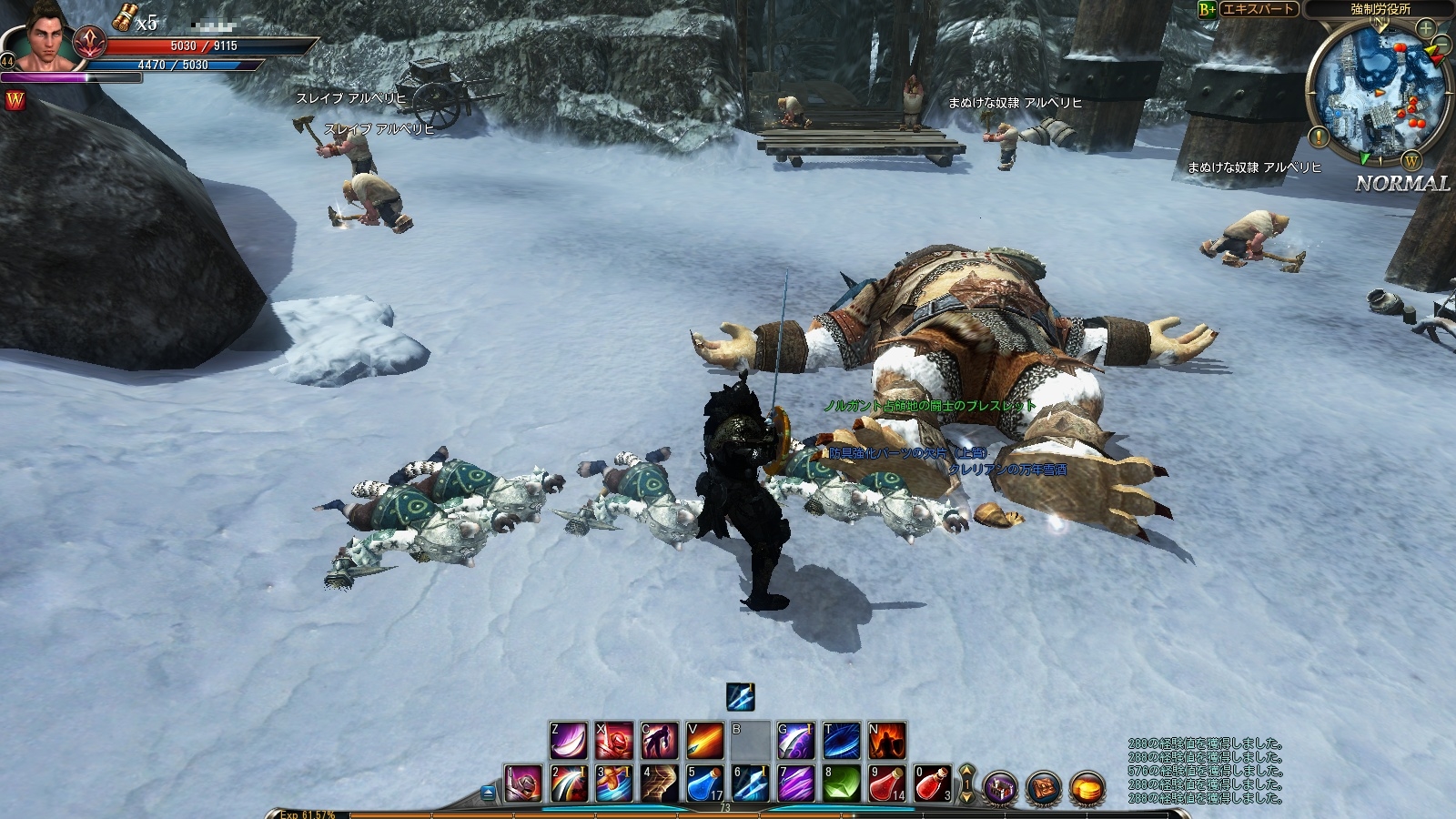Open the leather bag inventory button
1456x819 pixels.
[1043, 786]
